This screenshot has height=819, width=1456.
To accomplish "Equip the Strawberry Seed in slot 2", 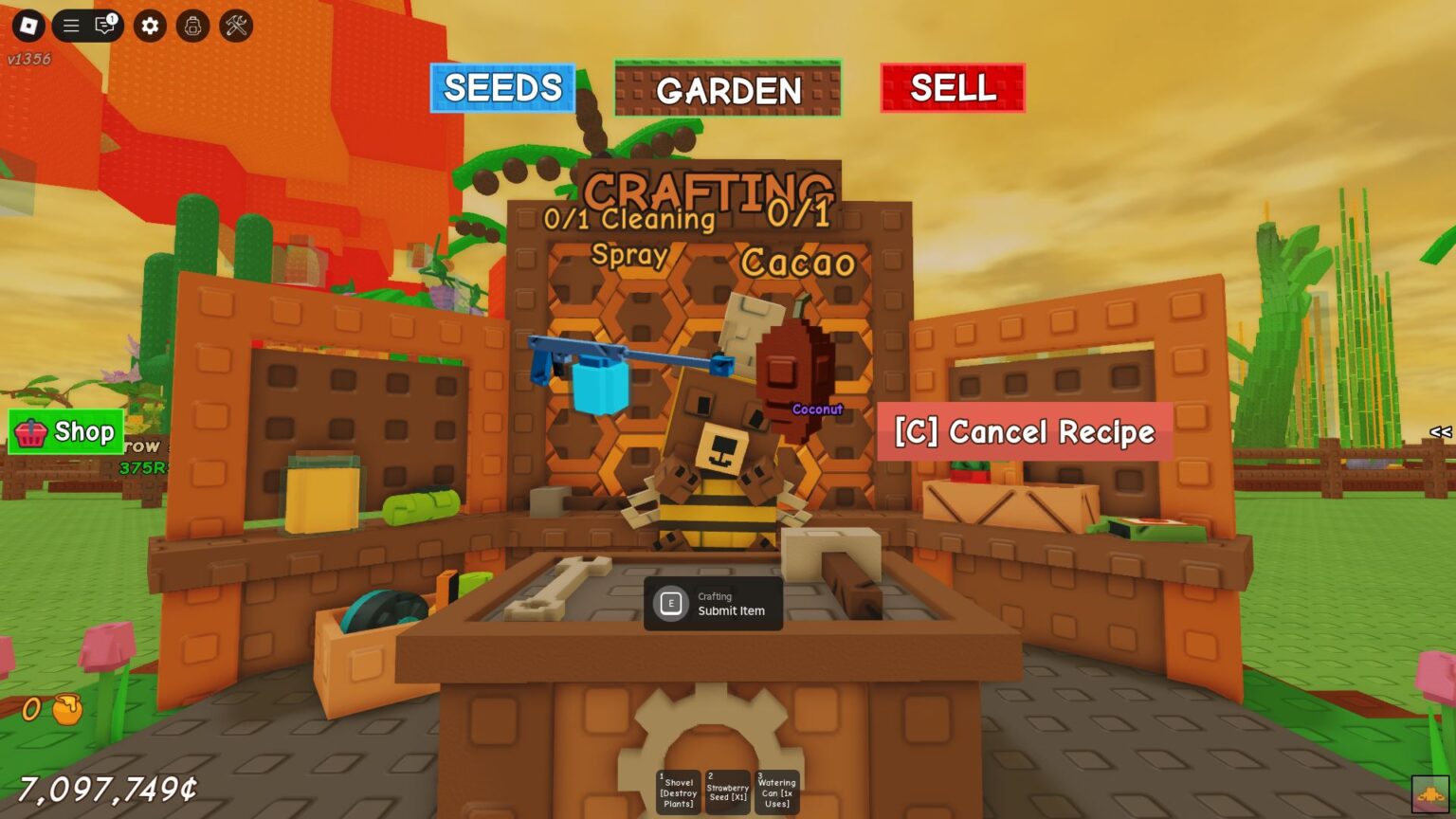I will point(726,791).
